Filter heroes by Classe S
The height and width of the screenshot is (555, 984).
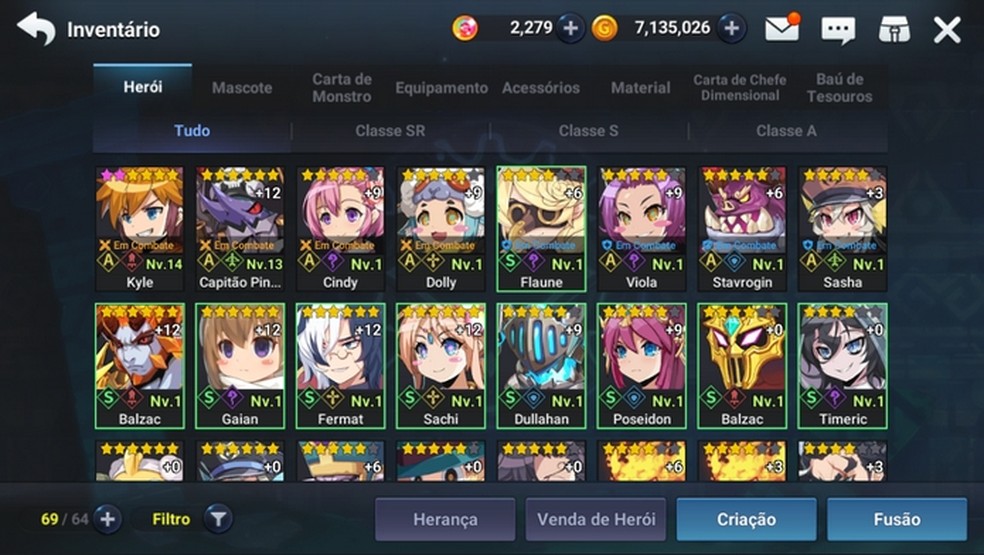588,131
